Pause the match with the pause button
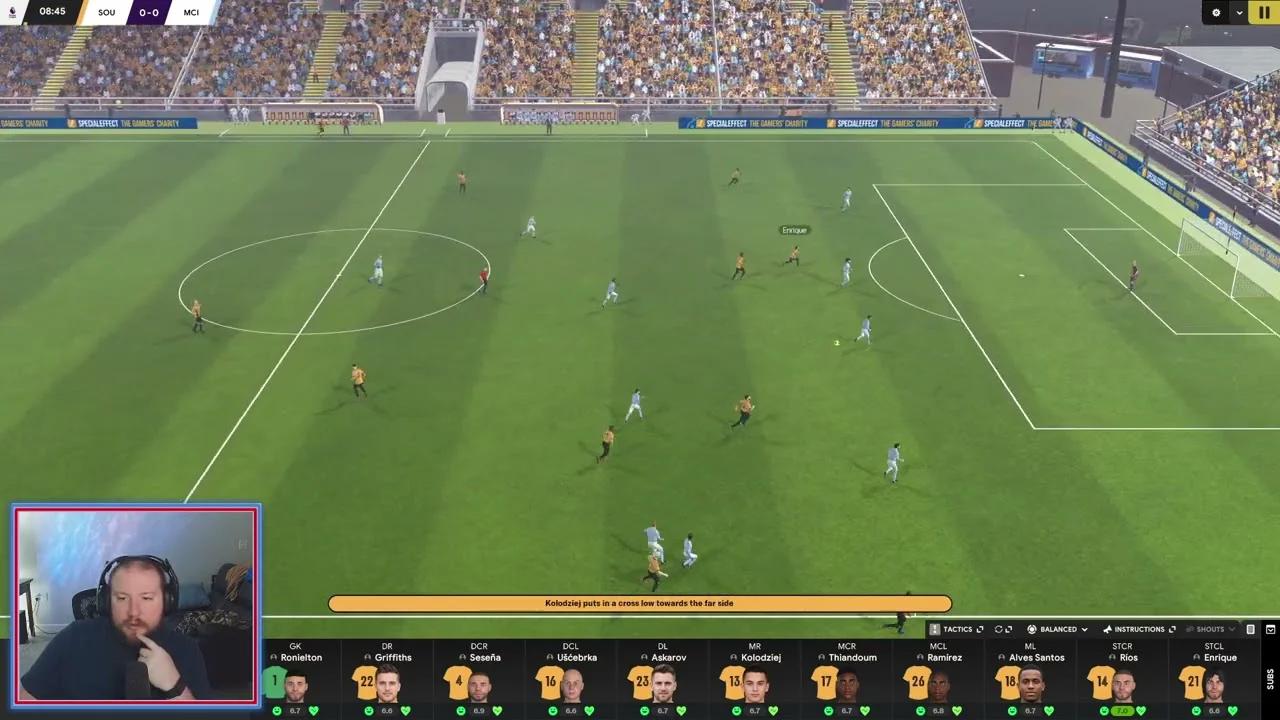The image size is (1280, 720). [1264, 12]
